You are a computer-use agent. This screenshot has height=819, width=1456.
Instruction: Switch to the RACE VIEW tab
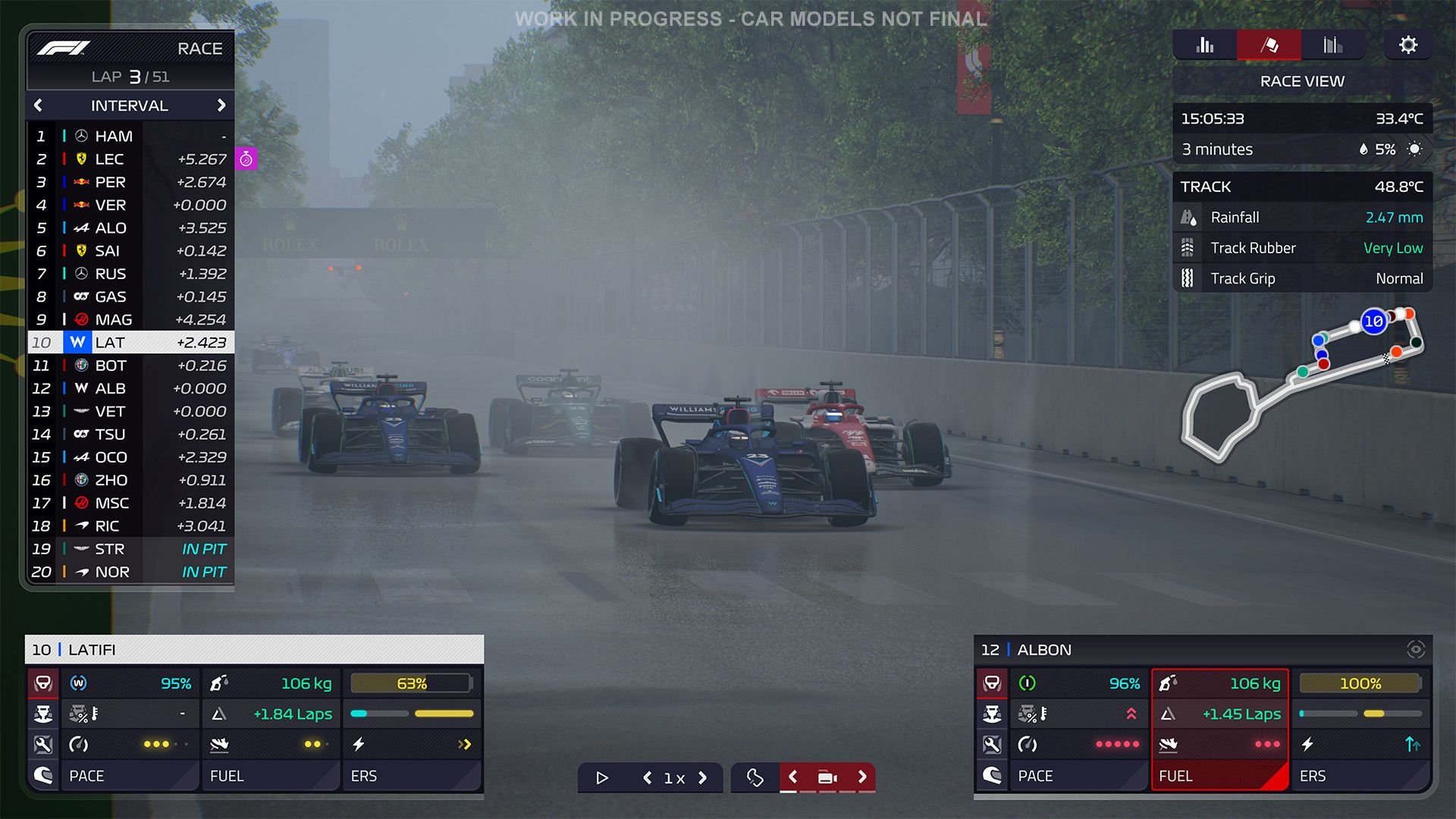pos(1302,81)
